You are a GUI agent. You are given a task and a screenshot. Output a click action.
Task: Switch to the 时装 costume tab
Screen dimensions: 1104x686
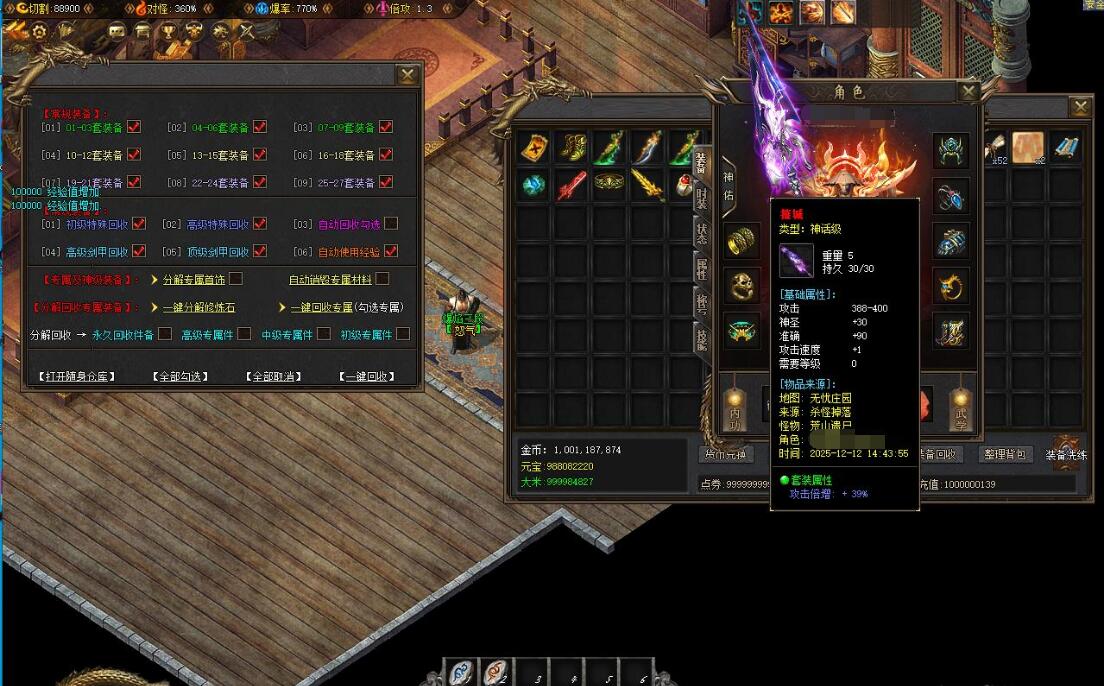click(x=702, y=197)
